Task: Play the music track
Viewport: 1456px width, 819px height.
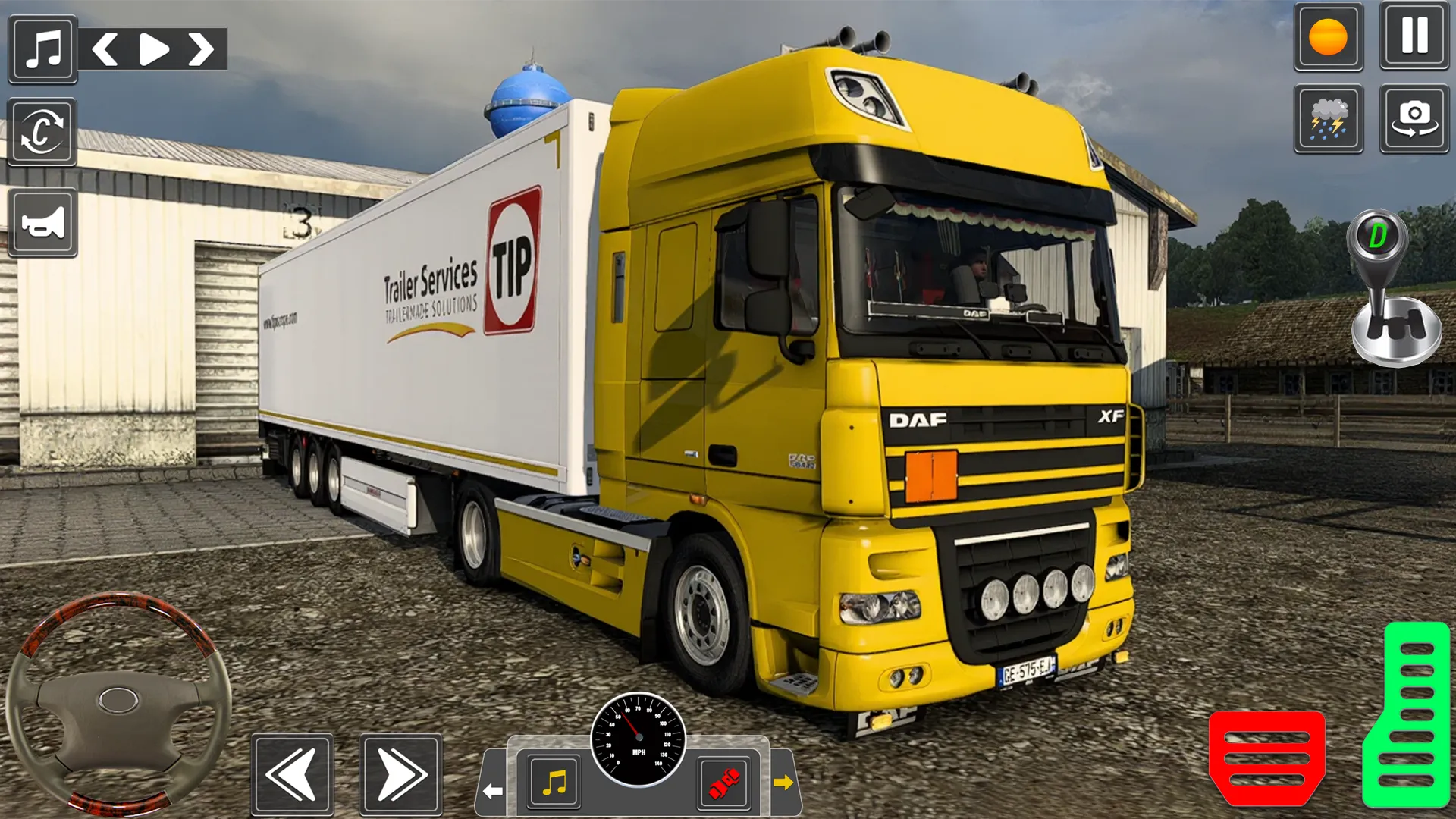Action: pyautogui.click(x=154, y=50)
